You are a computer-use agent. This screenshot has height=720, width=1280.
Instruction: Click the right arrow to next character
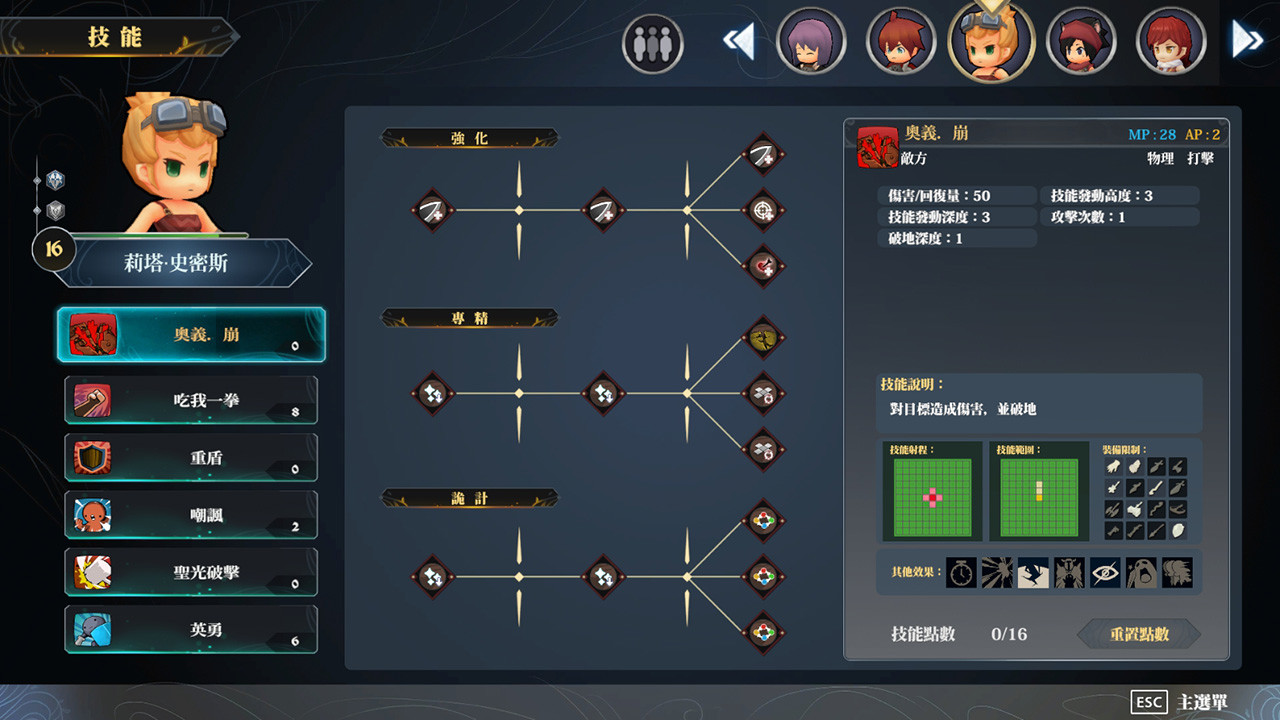1246,38
